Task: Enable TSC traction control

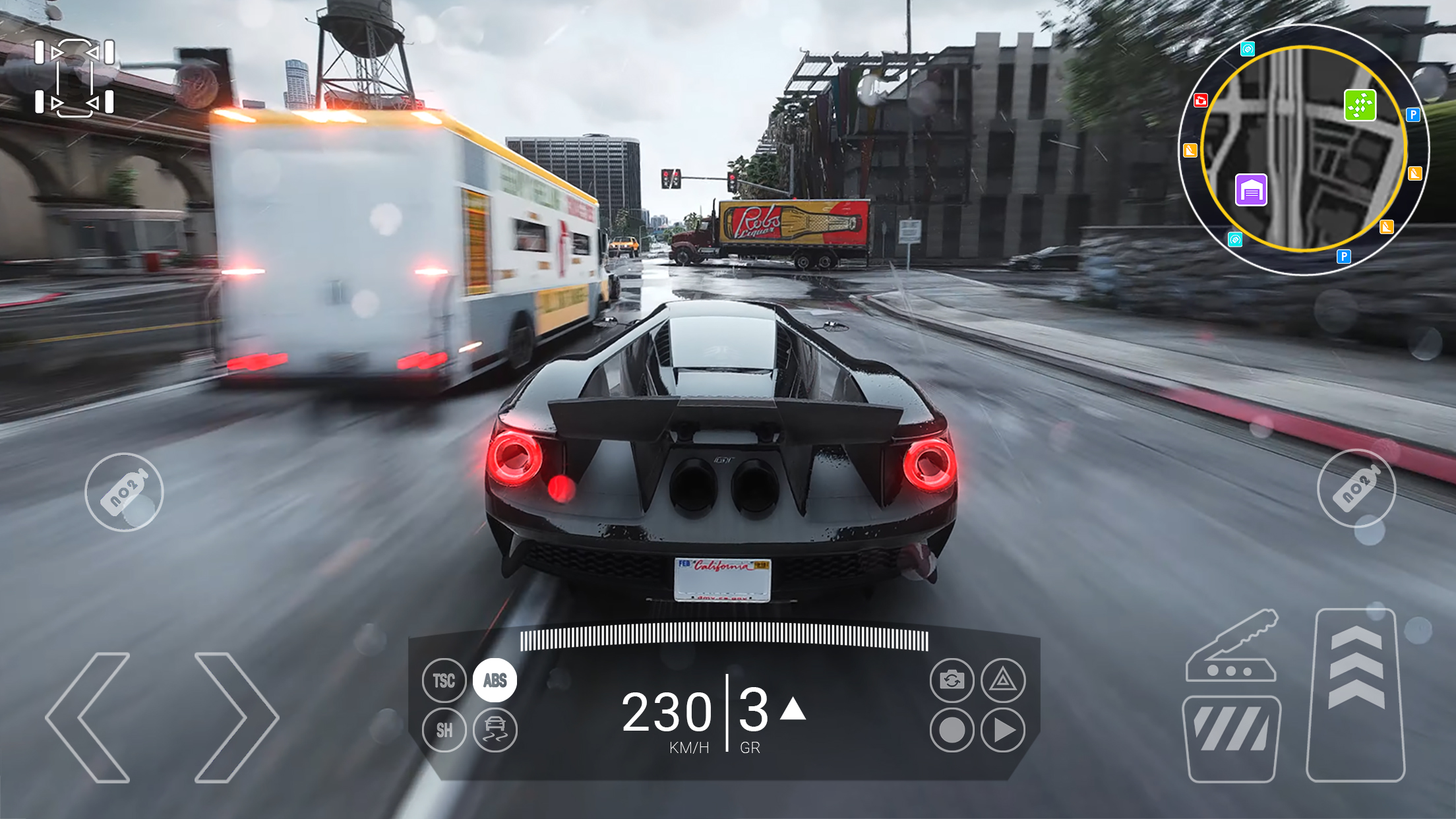Action: pos(444,680)
